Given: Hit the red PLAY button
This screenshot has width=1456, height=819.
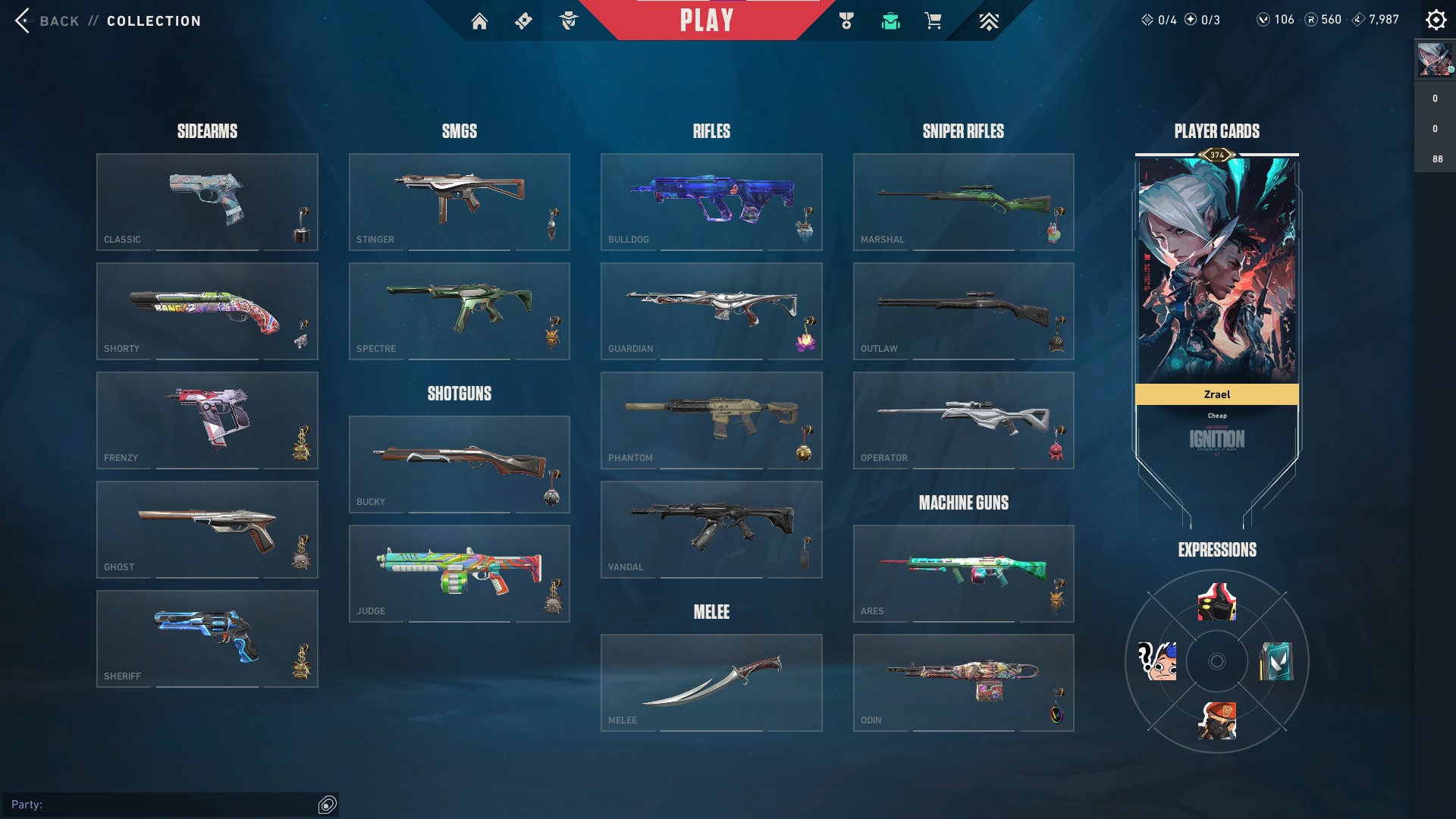Looking at the screenshot, I should click(706, 20).
